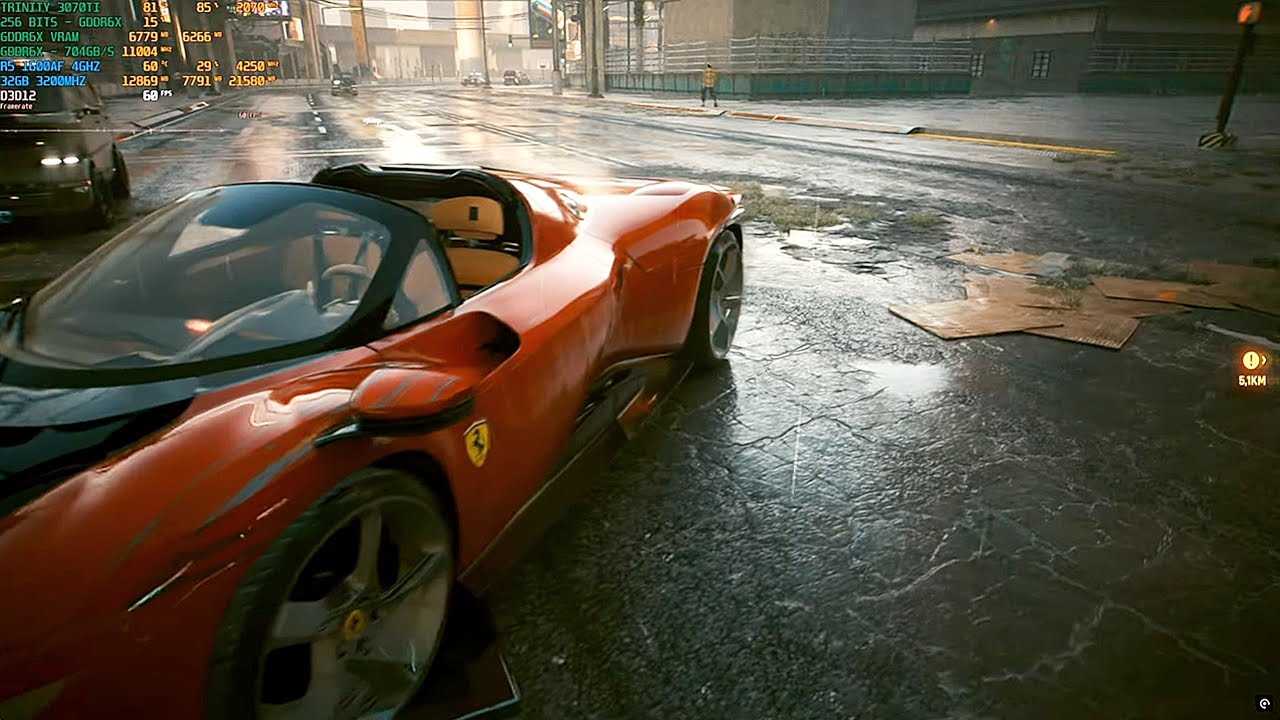Expand the chevron beside the quest marker
This screenshot has height=720, width=1280.
1264,359
